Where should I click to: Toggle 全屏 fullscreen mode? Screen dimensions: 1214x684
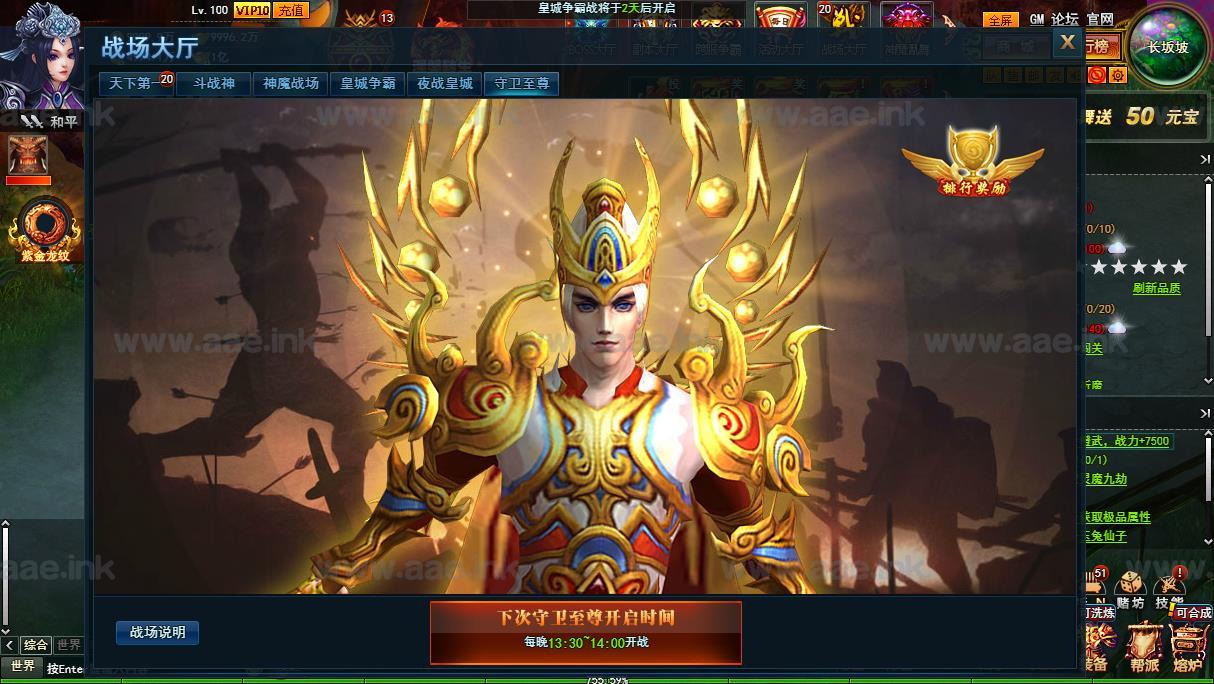click(x=1000, y=19)
